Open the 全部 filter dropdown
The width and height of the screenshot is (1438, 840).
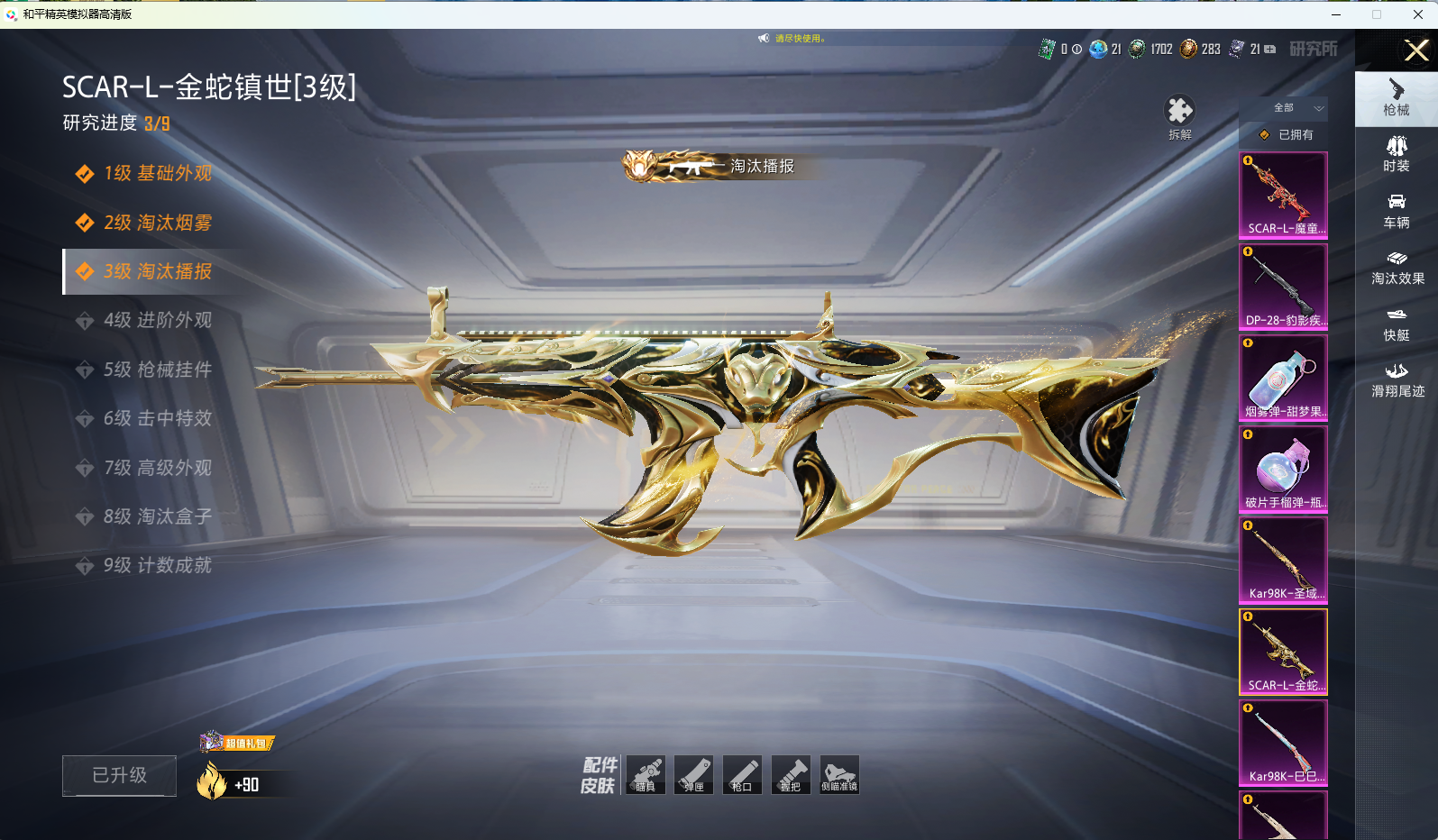point(1296,108)
